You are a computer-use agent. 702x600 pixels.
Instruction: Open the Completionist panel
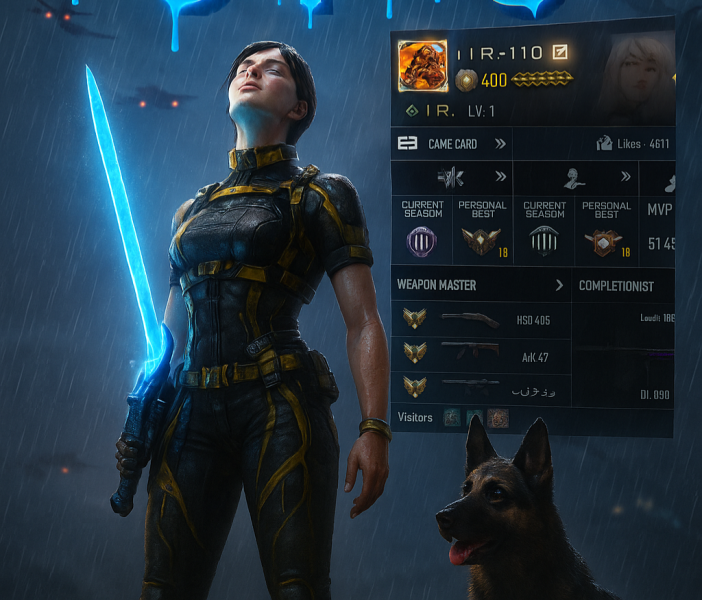coord(616,286)
